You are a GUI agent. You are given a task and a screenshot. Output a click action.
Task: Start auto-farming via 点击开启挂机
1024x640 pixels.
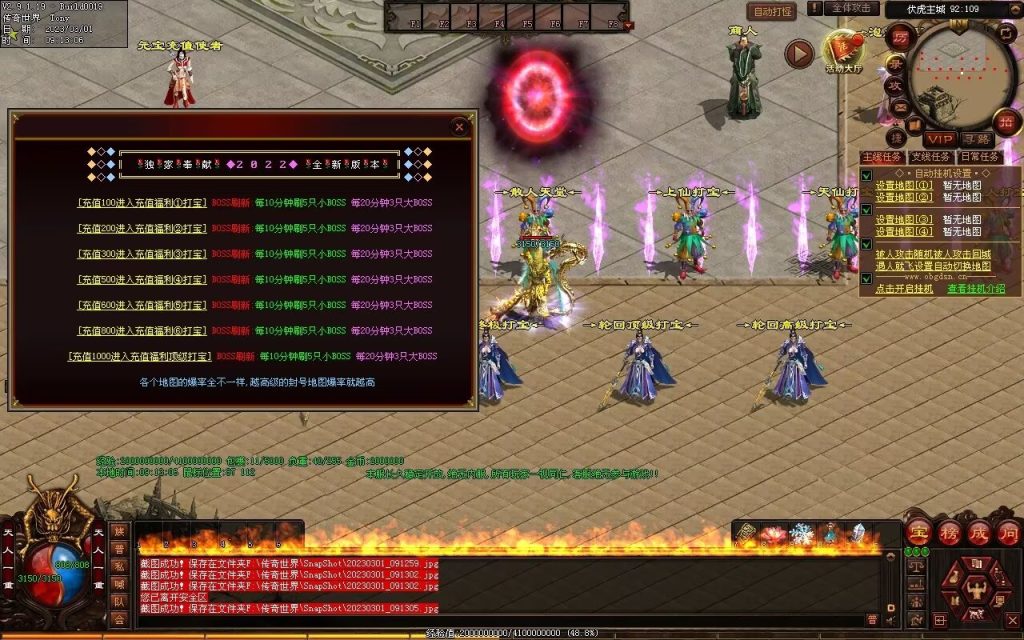click(x=904, y=288)
